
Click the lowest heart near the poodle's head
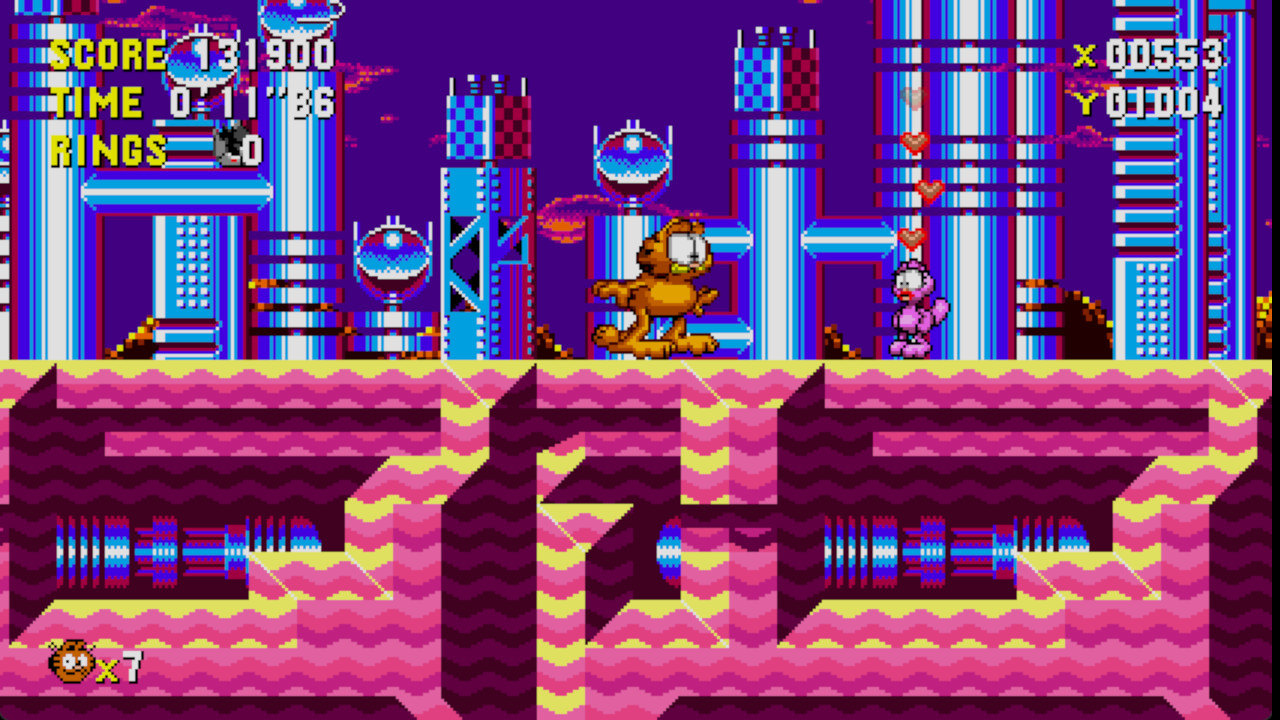(911, 236)
